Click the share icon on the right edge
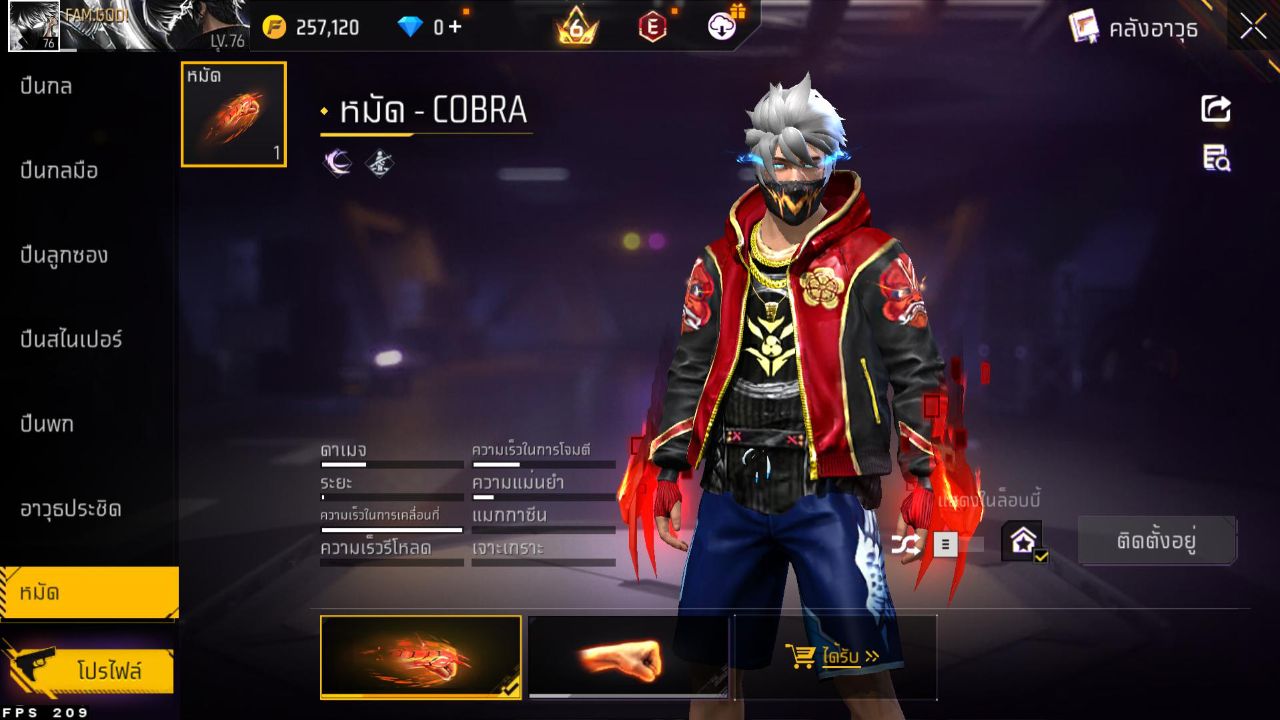 click(1214, 110)
